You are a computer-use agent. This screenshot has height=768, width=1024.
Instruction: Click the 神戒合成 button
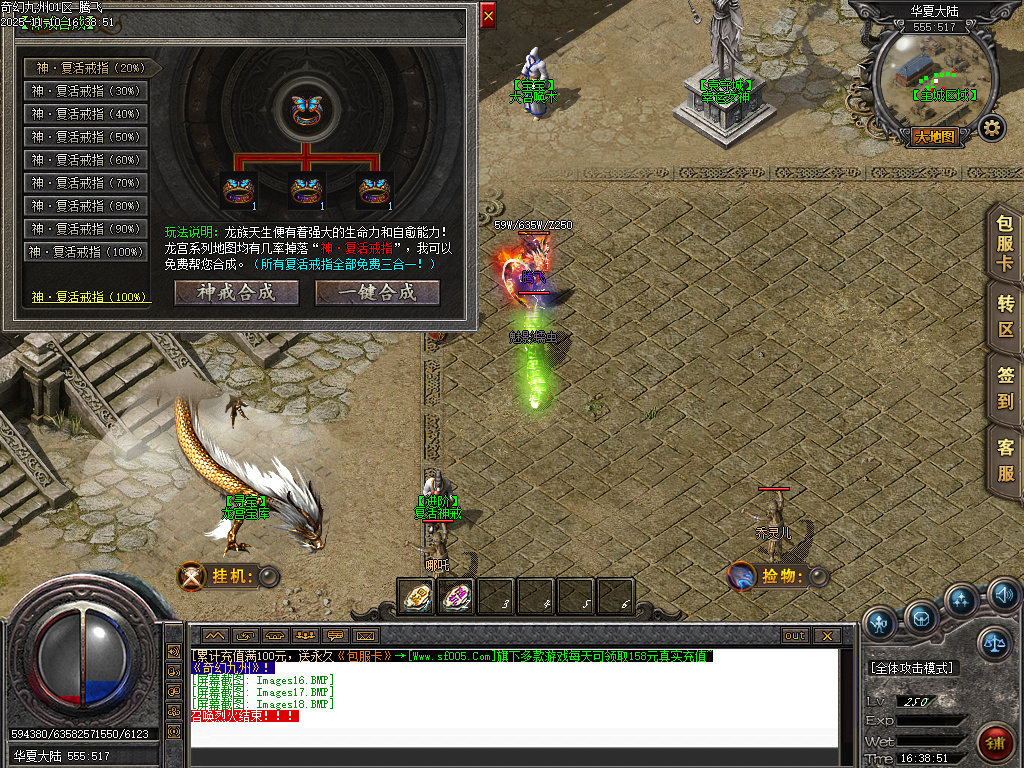(237, 292)
